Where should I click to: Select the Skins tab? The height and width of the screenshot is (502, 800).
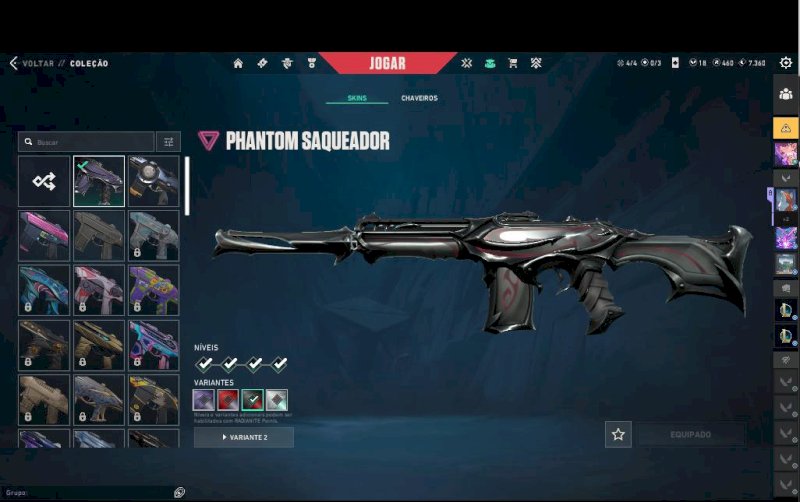357,98
